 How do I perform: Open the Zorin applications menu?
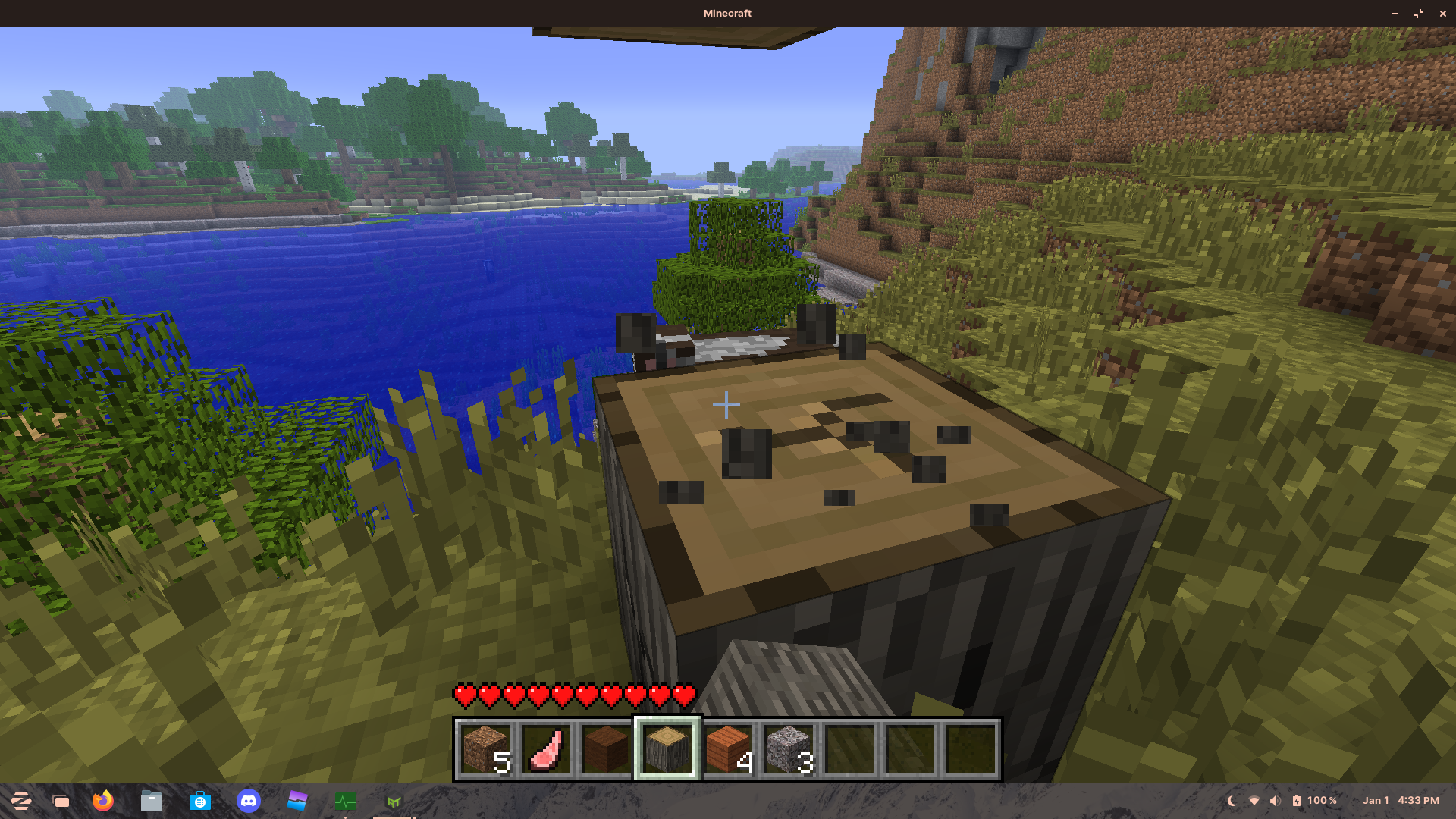coord(20,801)
